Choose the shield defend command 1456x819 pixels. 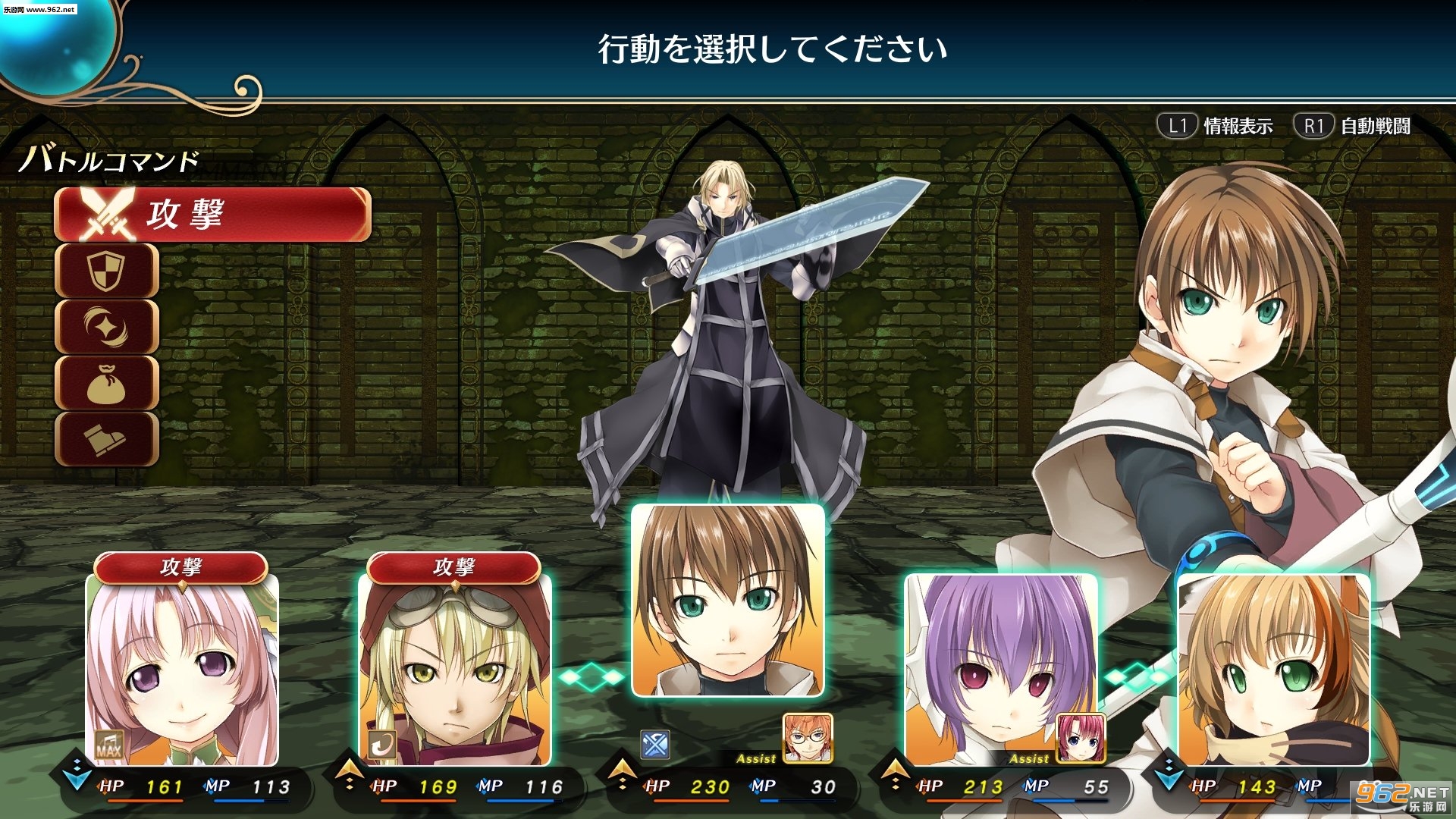point(107,271)
